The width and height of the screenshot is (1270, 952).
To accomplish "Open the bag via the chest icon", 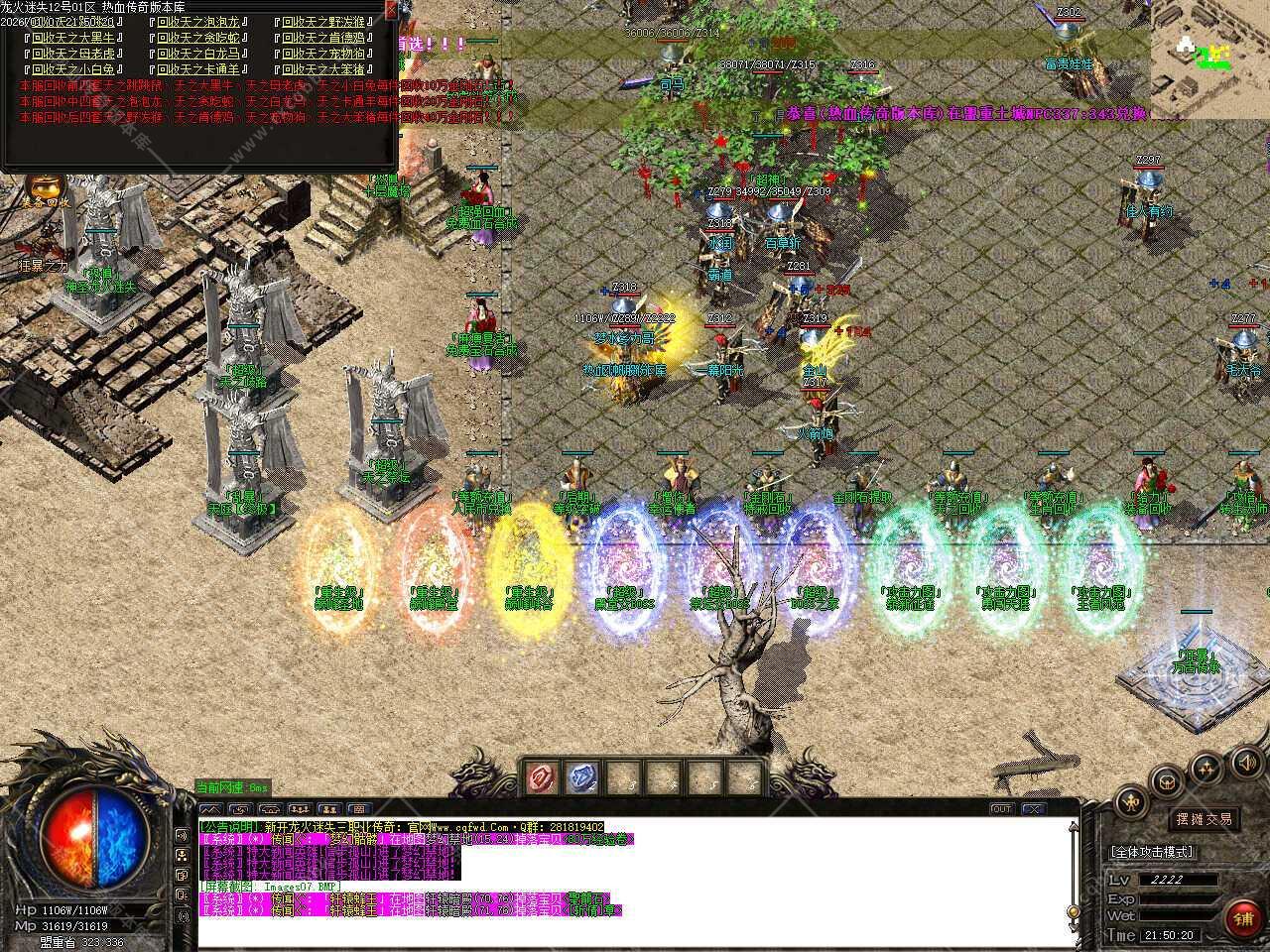I will coord(1167,780).
